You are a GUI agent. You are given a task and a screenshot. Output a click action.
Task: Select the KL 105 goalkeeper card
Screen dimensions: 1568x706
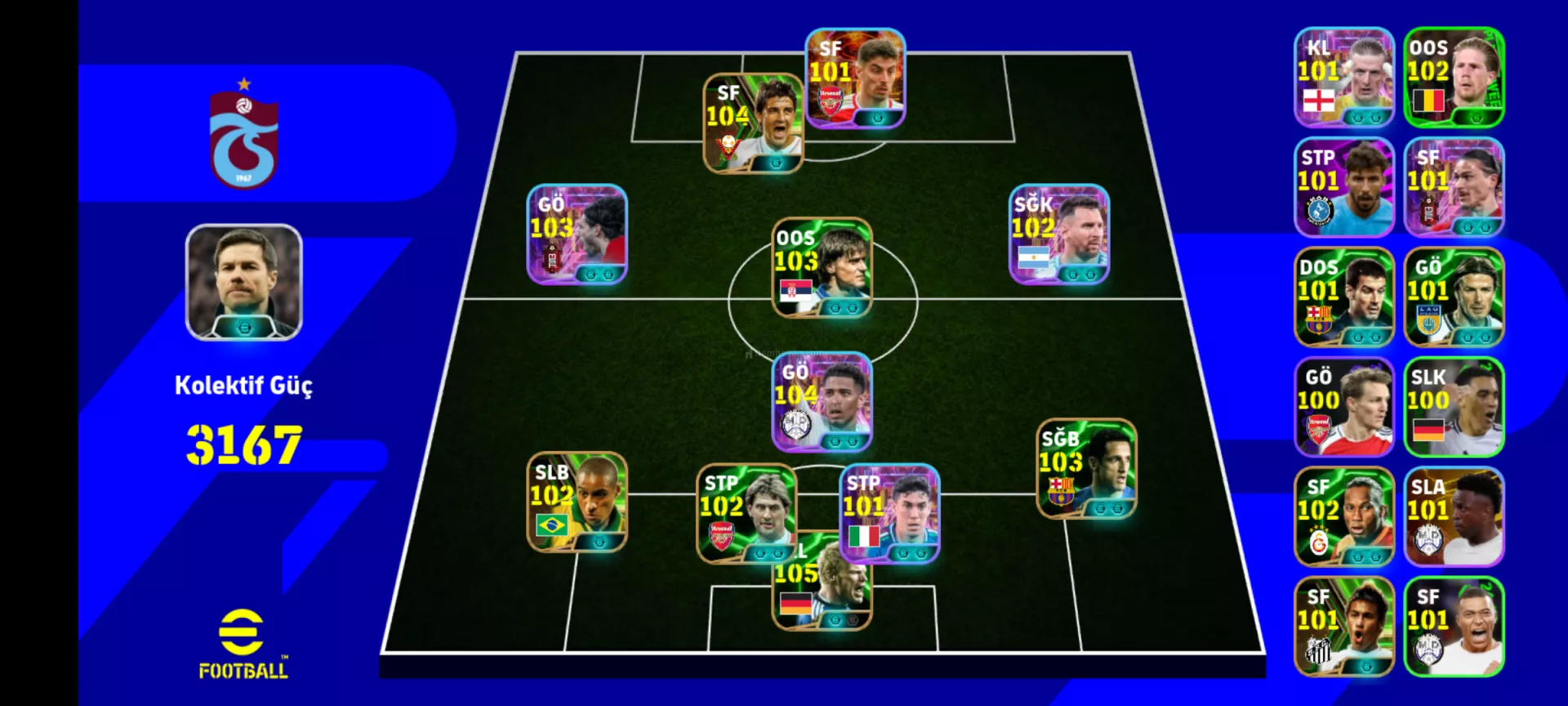click(820, 598)
